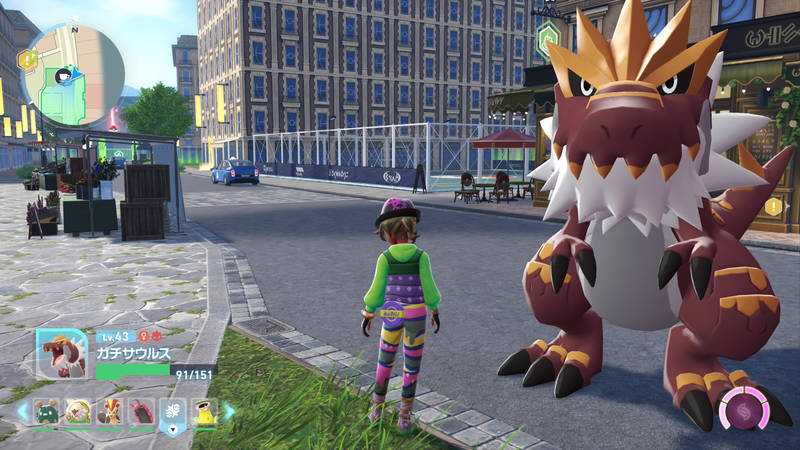Image resolution: width=800 pixels, height=450 pixels.
Task: Choose the orange fire Pokémon party slot
Action: [109, 412]
